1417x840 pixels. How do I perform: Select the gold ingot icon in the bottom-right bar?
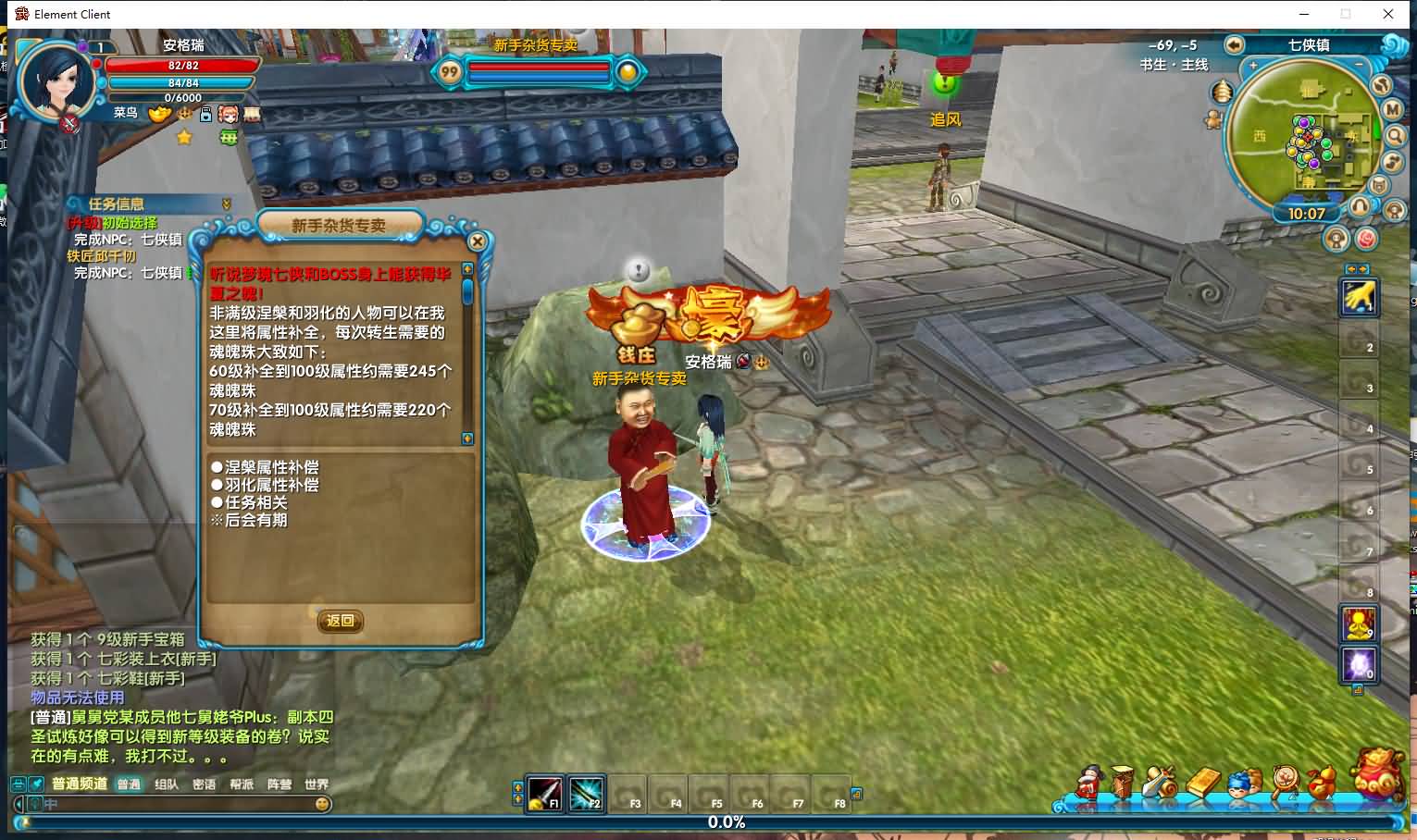point(1203,782)
